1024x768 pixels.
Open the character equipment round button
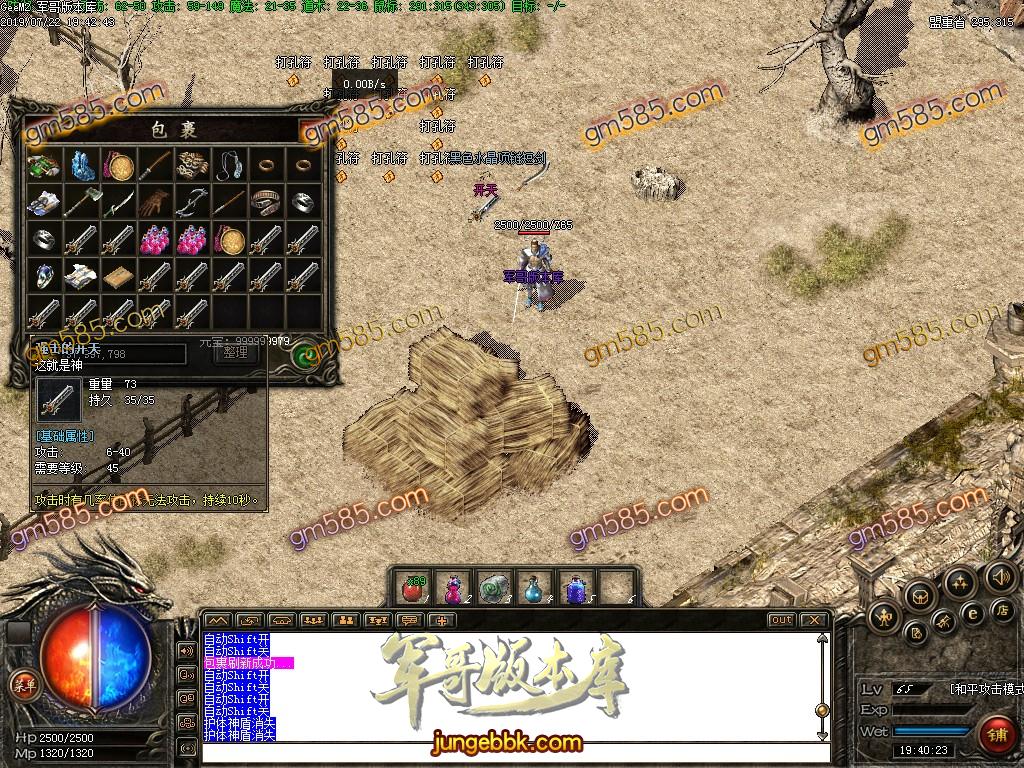(x=883, y=615)
